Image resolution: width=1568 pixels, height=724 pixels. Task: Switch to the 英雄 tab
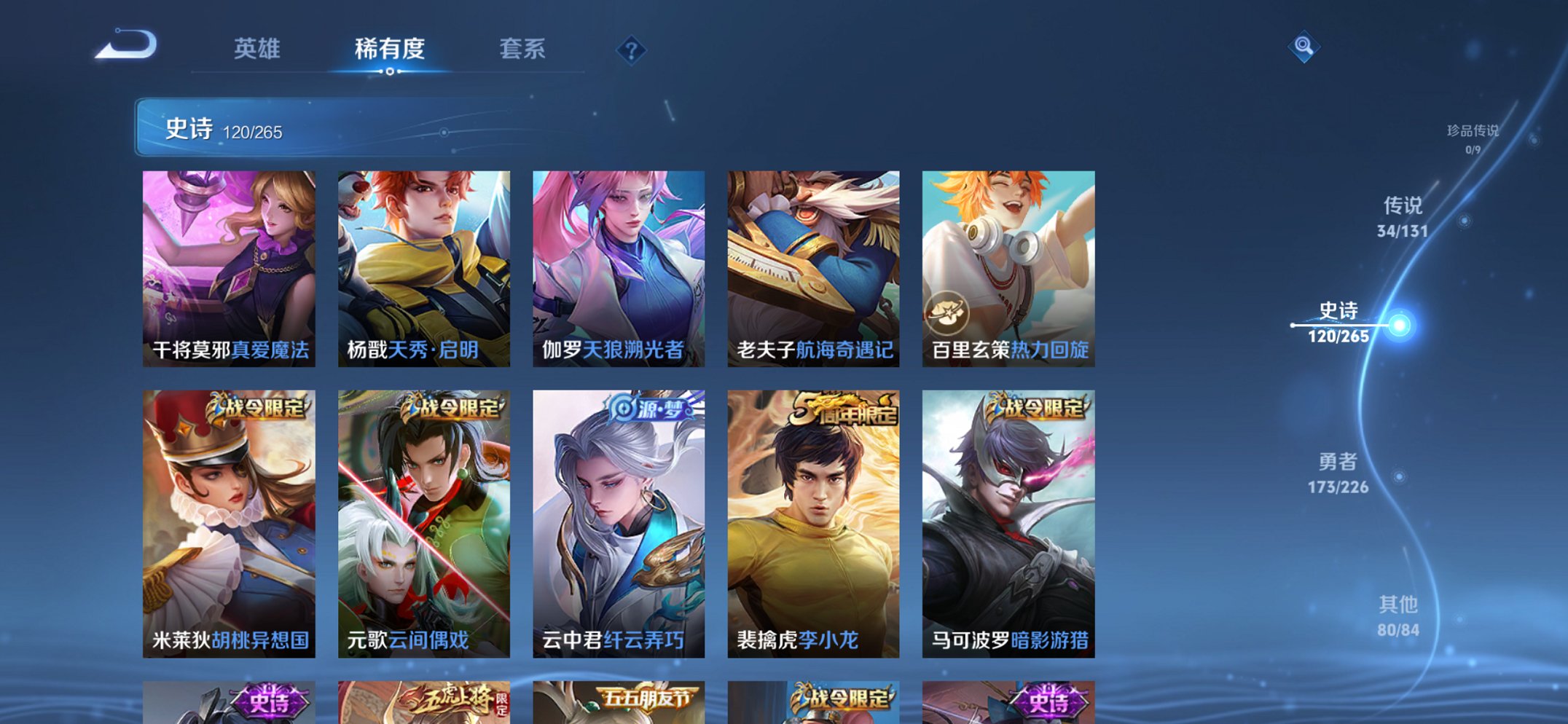(x=257, y=50)
